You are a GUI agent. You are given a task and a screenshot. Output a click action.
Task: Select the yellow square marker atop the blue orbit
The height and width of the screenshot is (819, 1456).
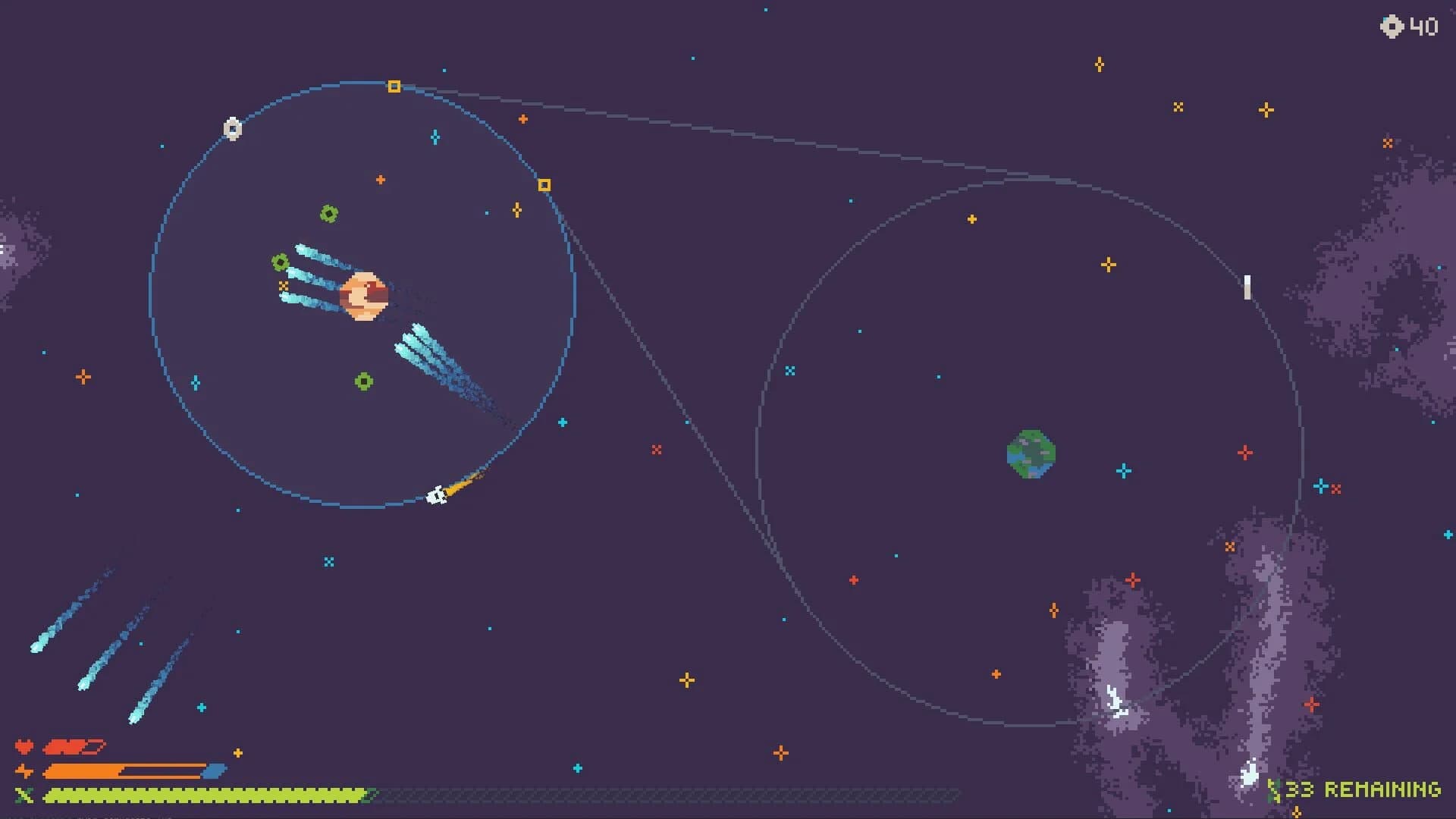394,86
